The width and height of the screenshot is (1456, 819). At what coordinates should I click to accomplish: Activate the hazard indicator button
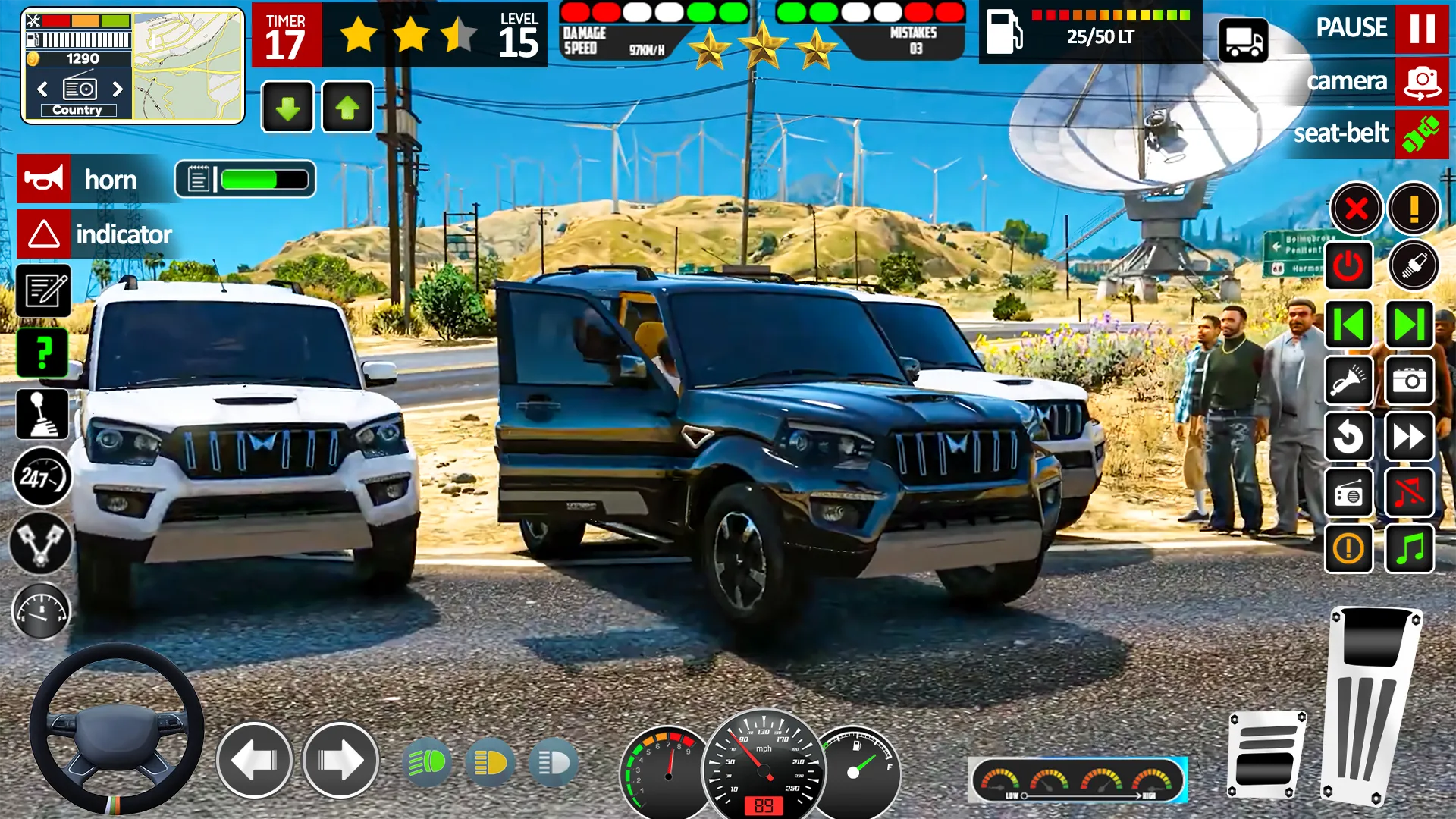click(x=44, y=234)
